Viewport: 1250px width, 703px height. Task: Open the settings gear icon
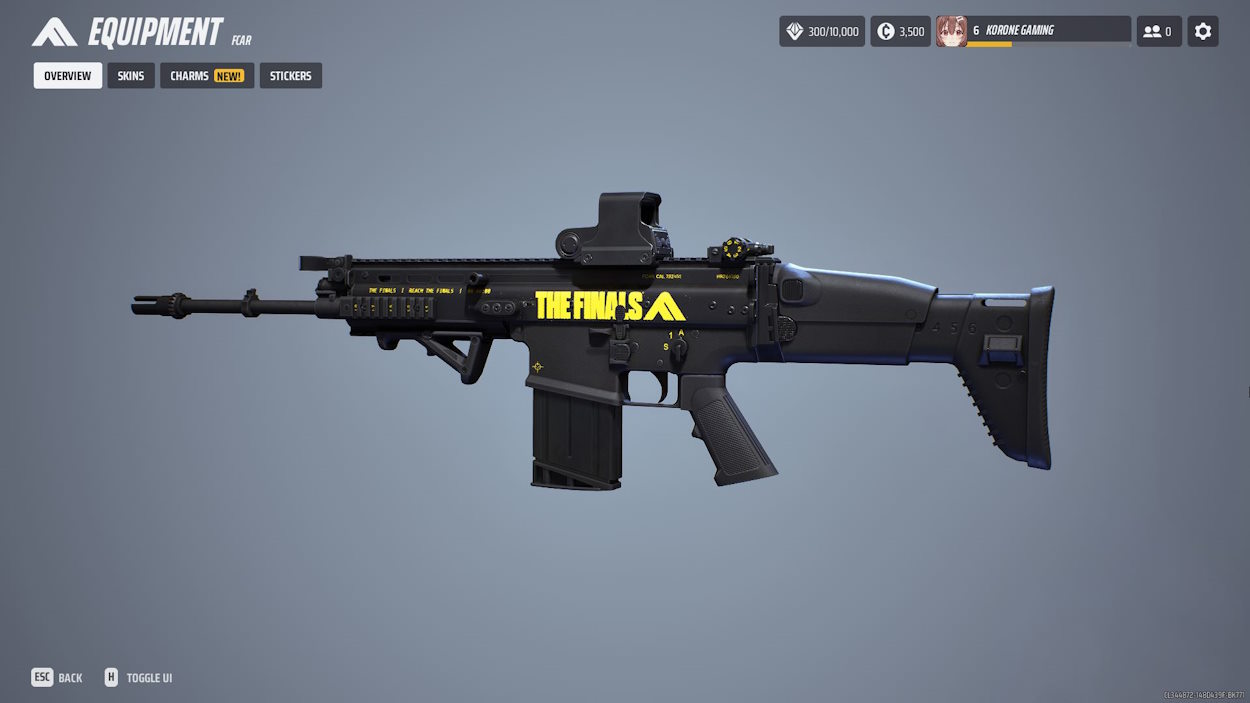click(1203, 31)
